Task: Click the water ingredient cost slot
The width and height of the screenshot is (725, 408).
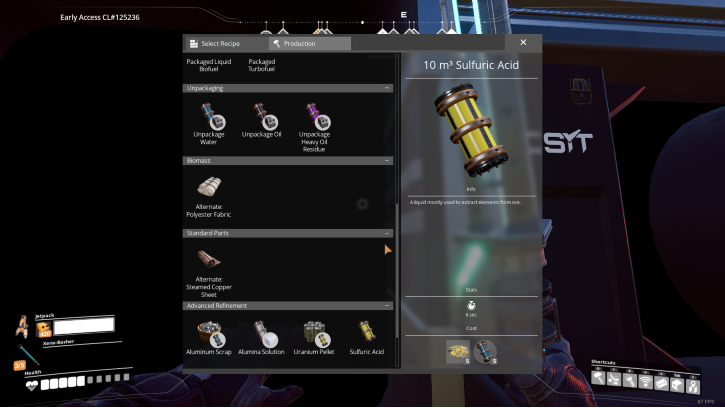Action: (x=485, y=352)
